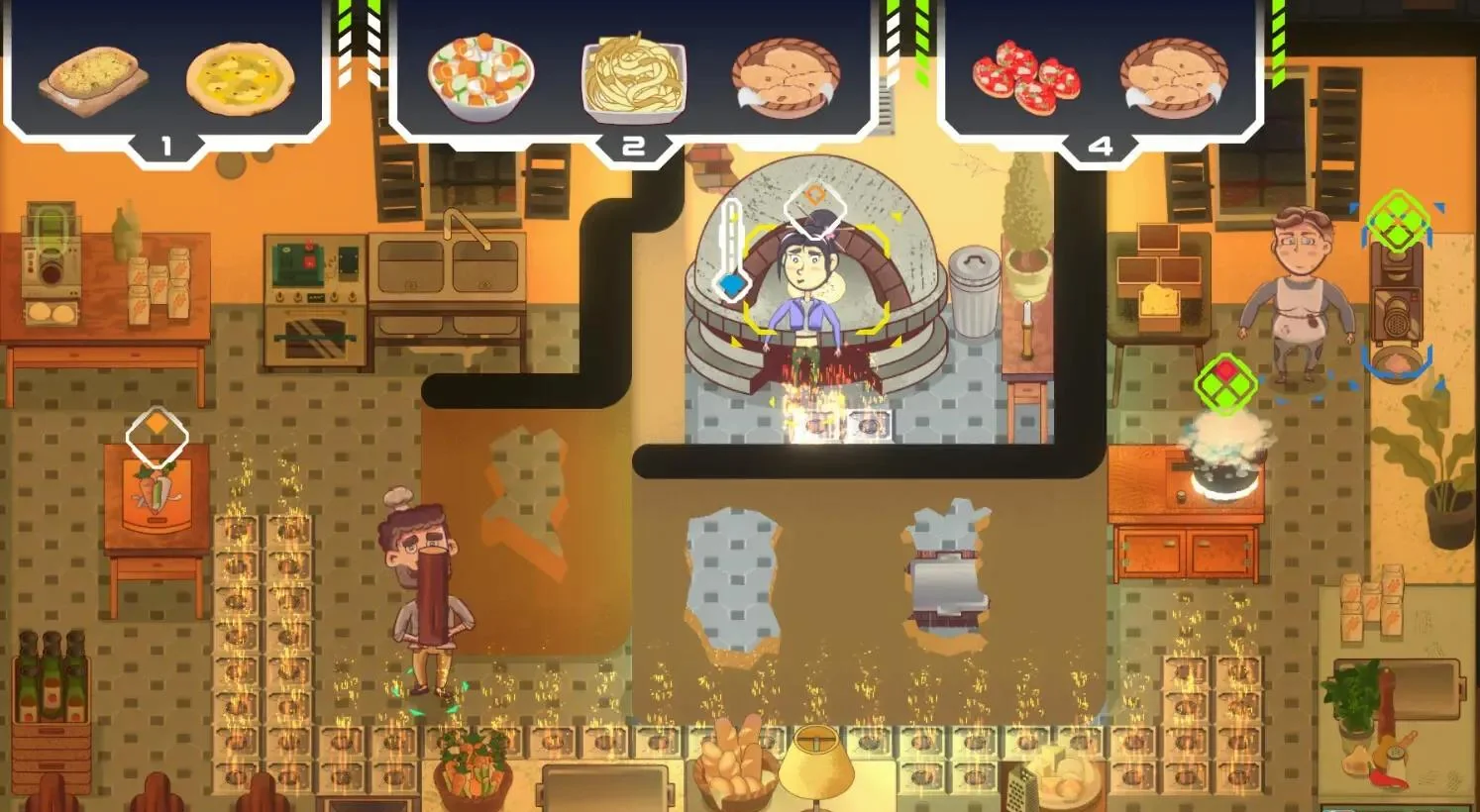Switch to the order ticket labeled 4

coord(1100,147)
